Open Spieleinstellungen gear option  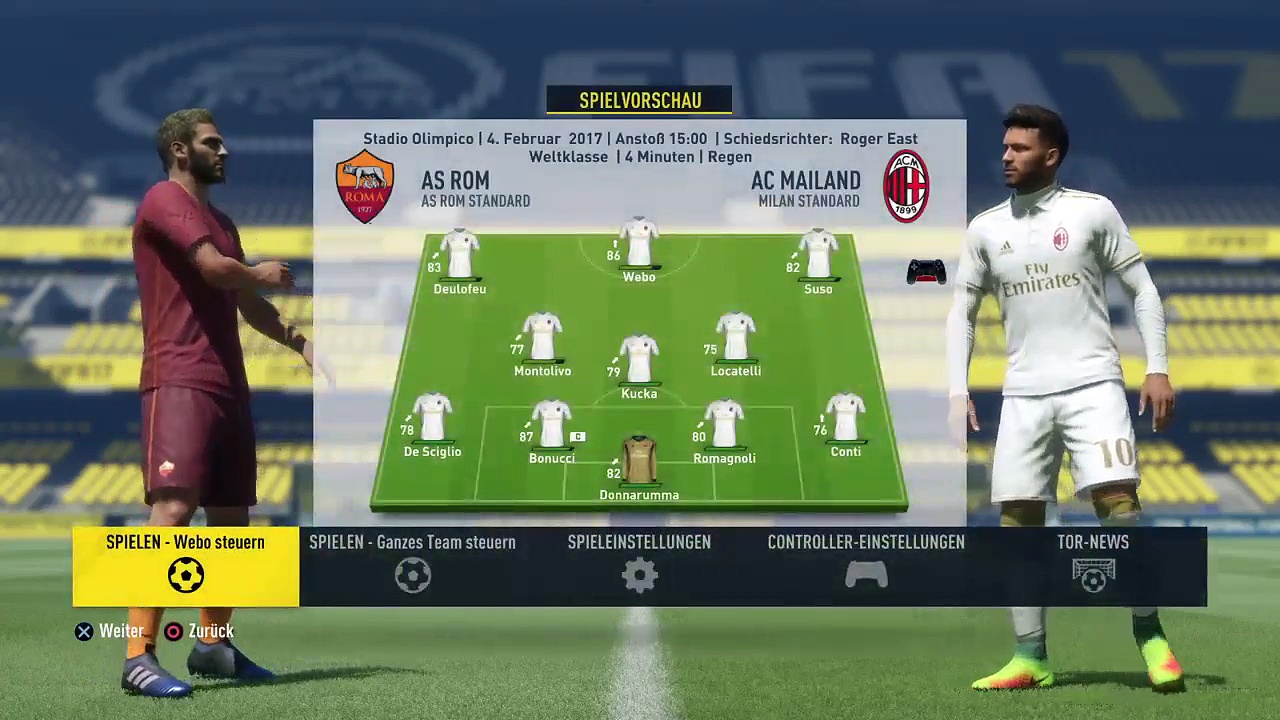tap(639, 566)
